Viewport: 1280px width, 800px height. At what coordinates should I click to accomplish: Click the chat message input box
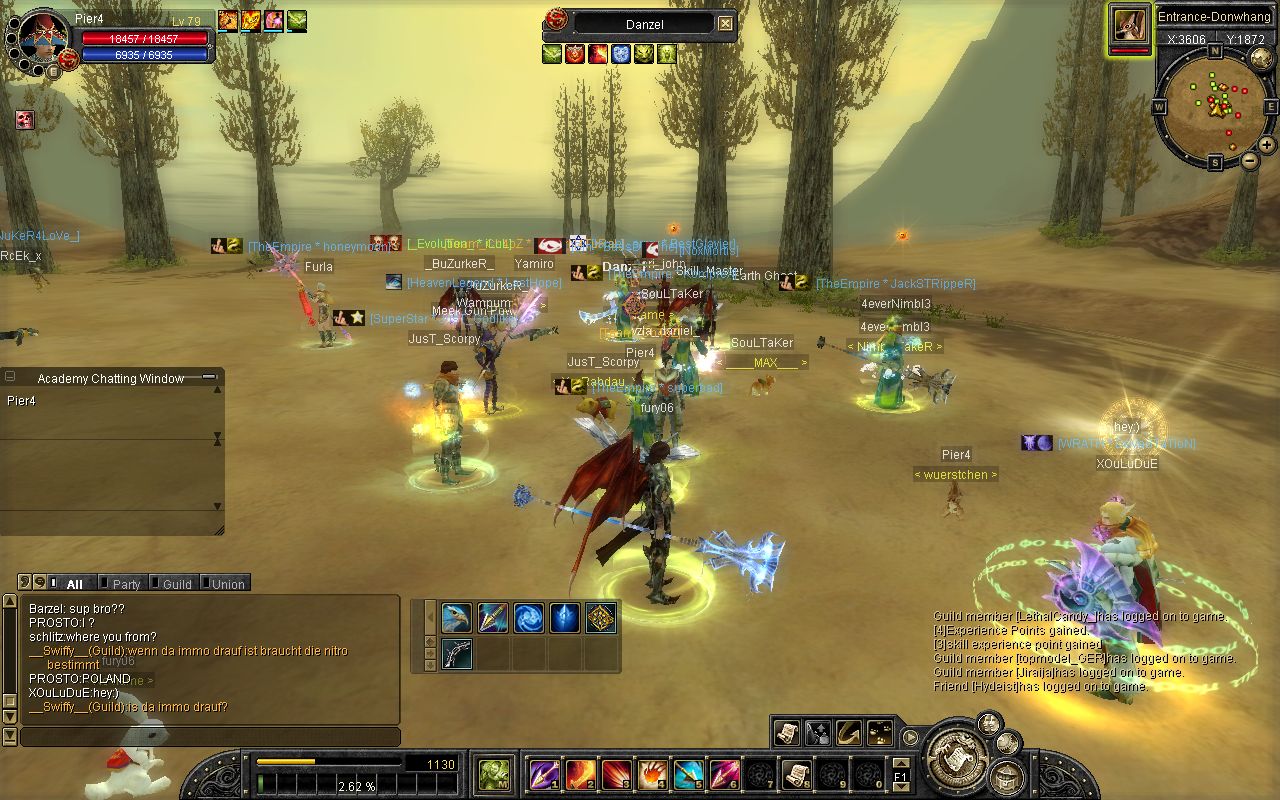[210, 737]
